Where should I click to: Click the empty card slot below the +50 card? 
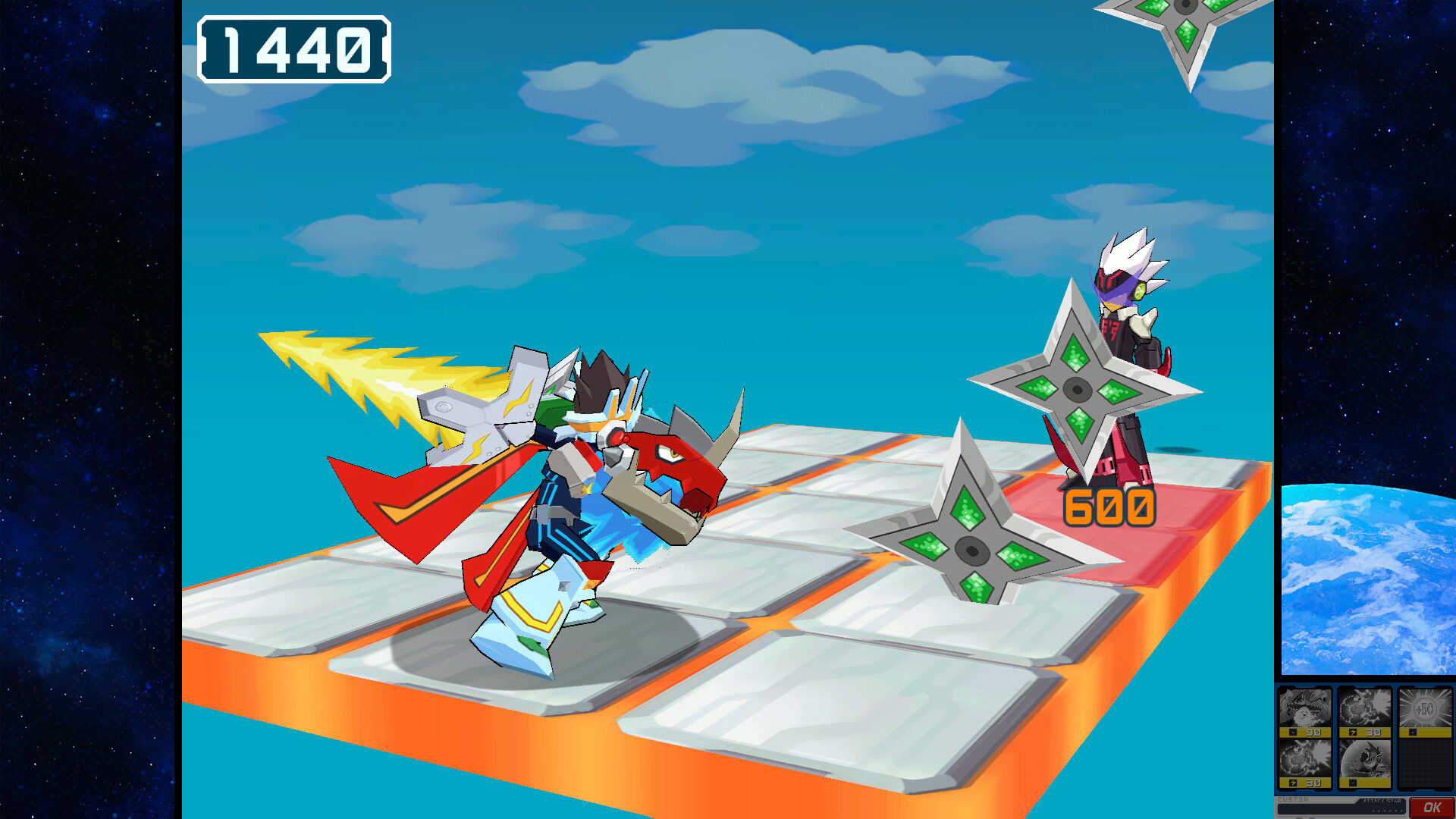click(1426, 762)
